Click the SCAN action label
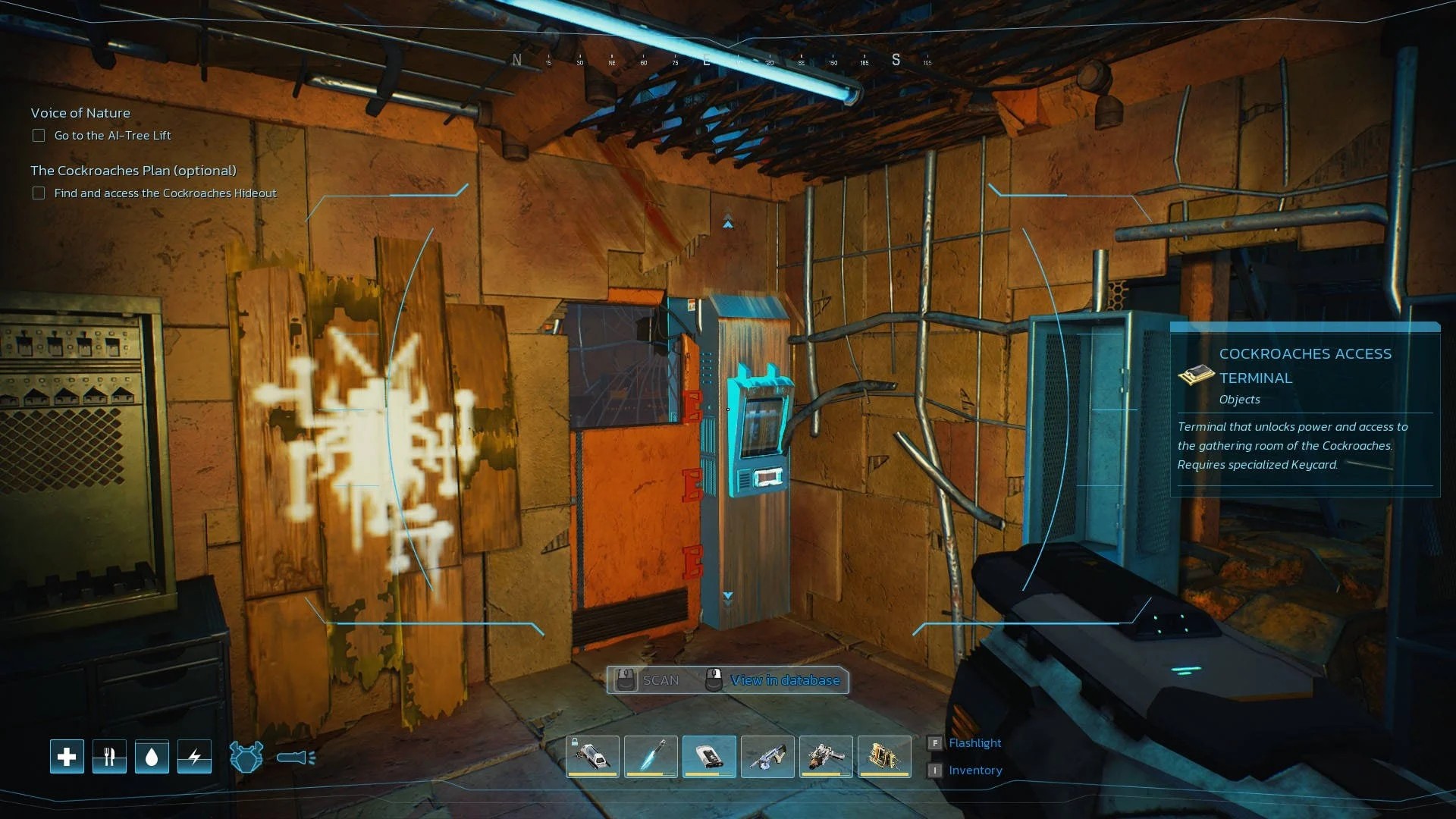 pyautogui.click(x=660, y=680)
